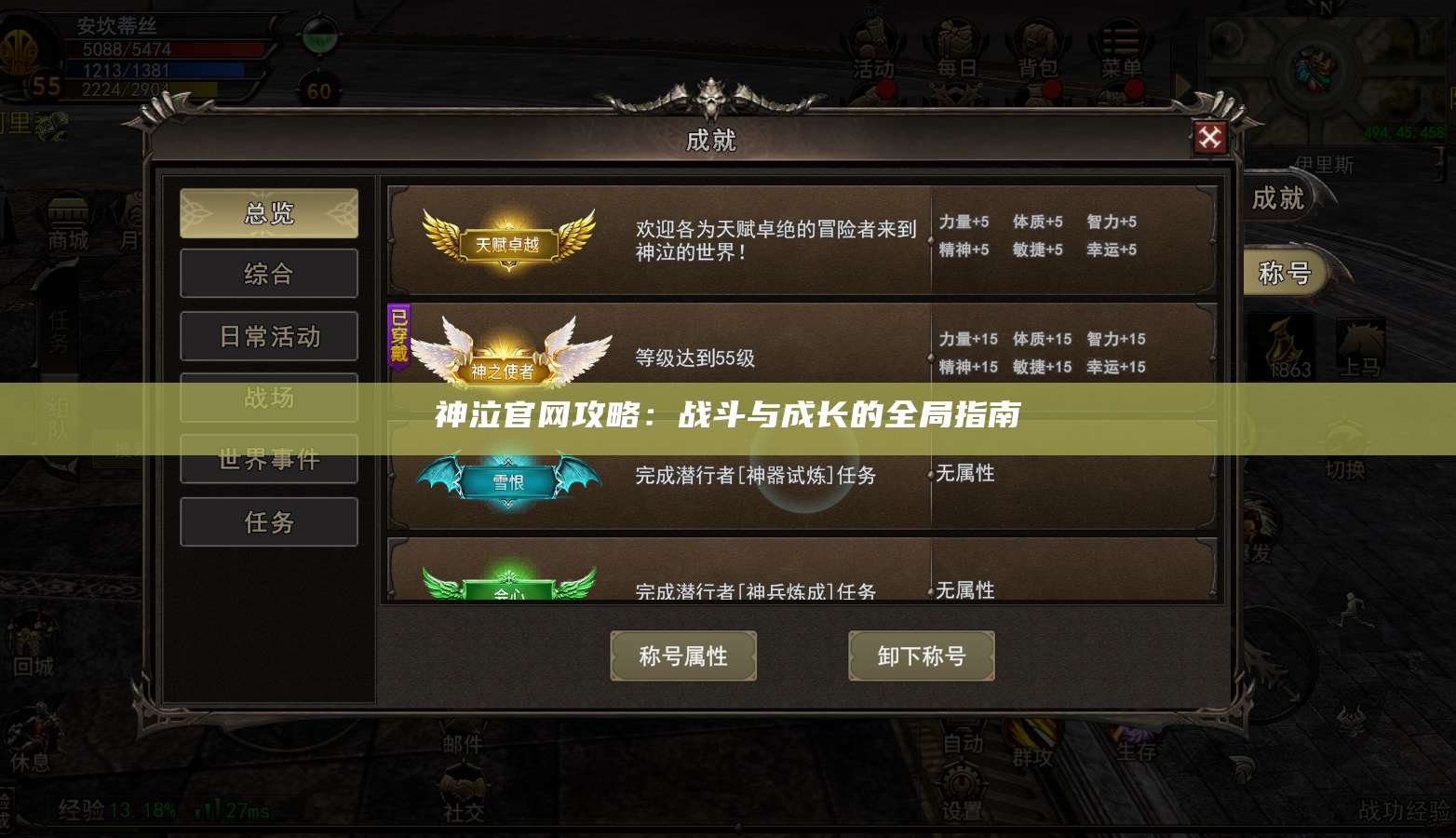Screen dimensions: 1456x838
Task: Click the 称号属性 button
Action: coord(683,656)
